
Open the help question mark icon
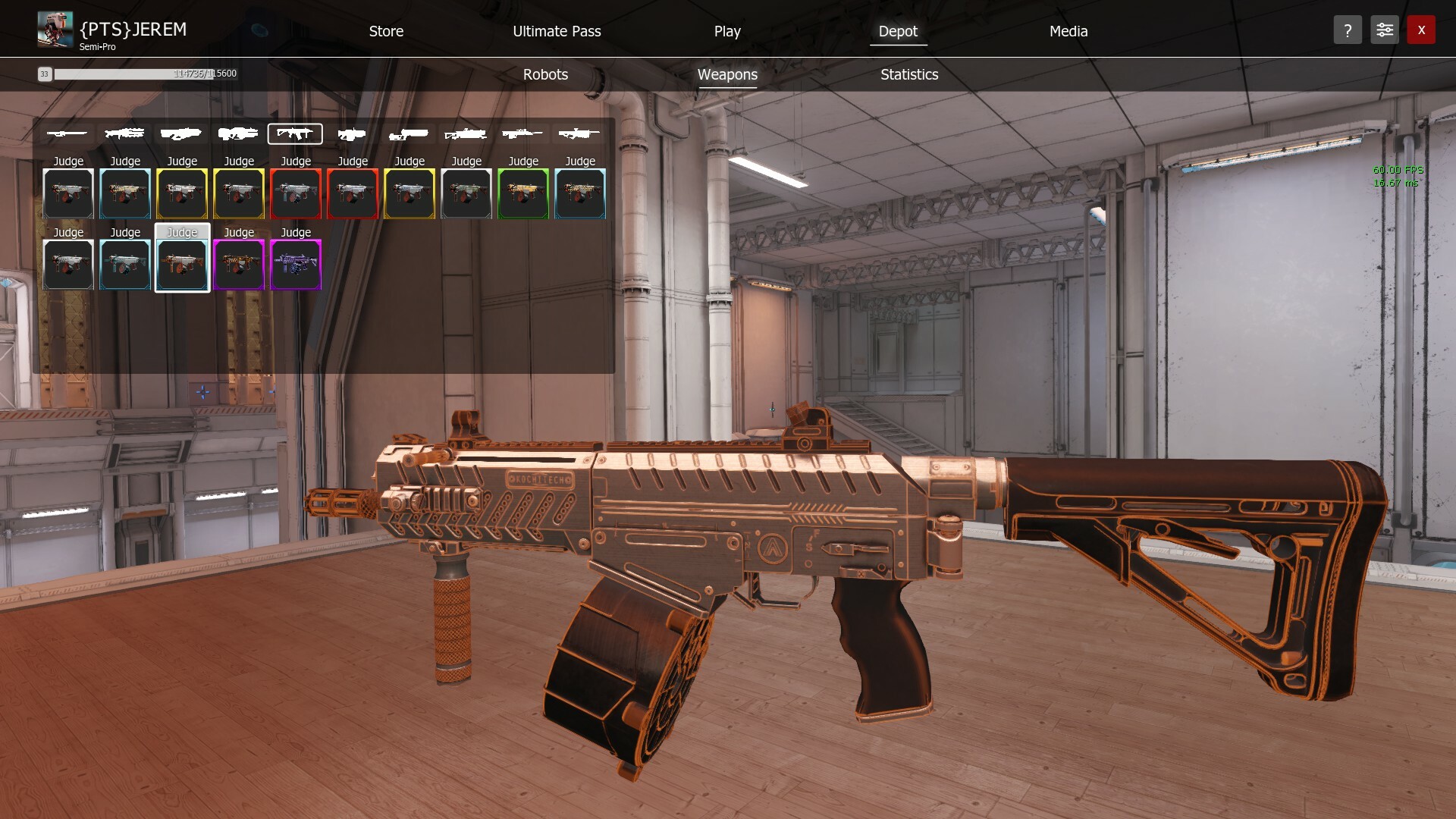(1348, 30)
